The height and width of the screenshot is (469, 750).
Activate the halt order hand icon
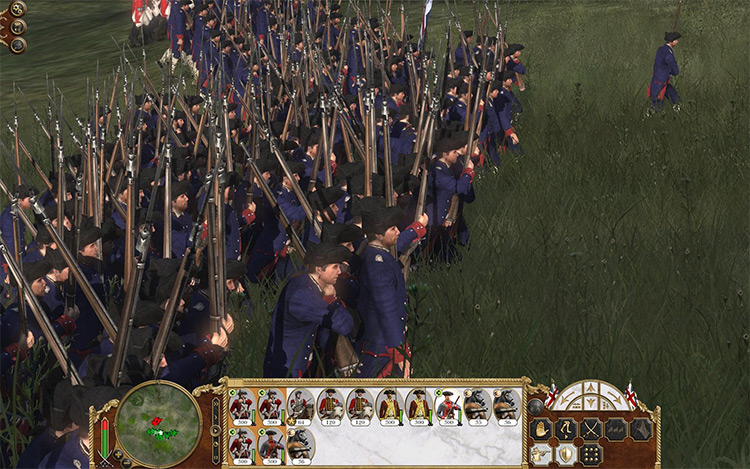(x=541, y=429)
